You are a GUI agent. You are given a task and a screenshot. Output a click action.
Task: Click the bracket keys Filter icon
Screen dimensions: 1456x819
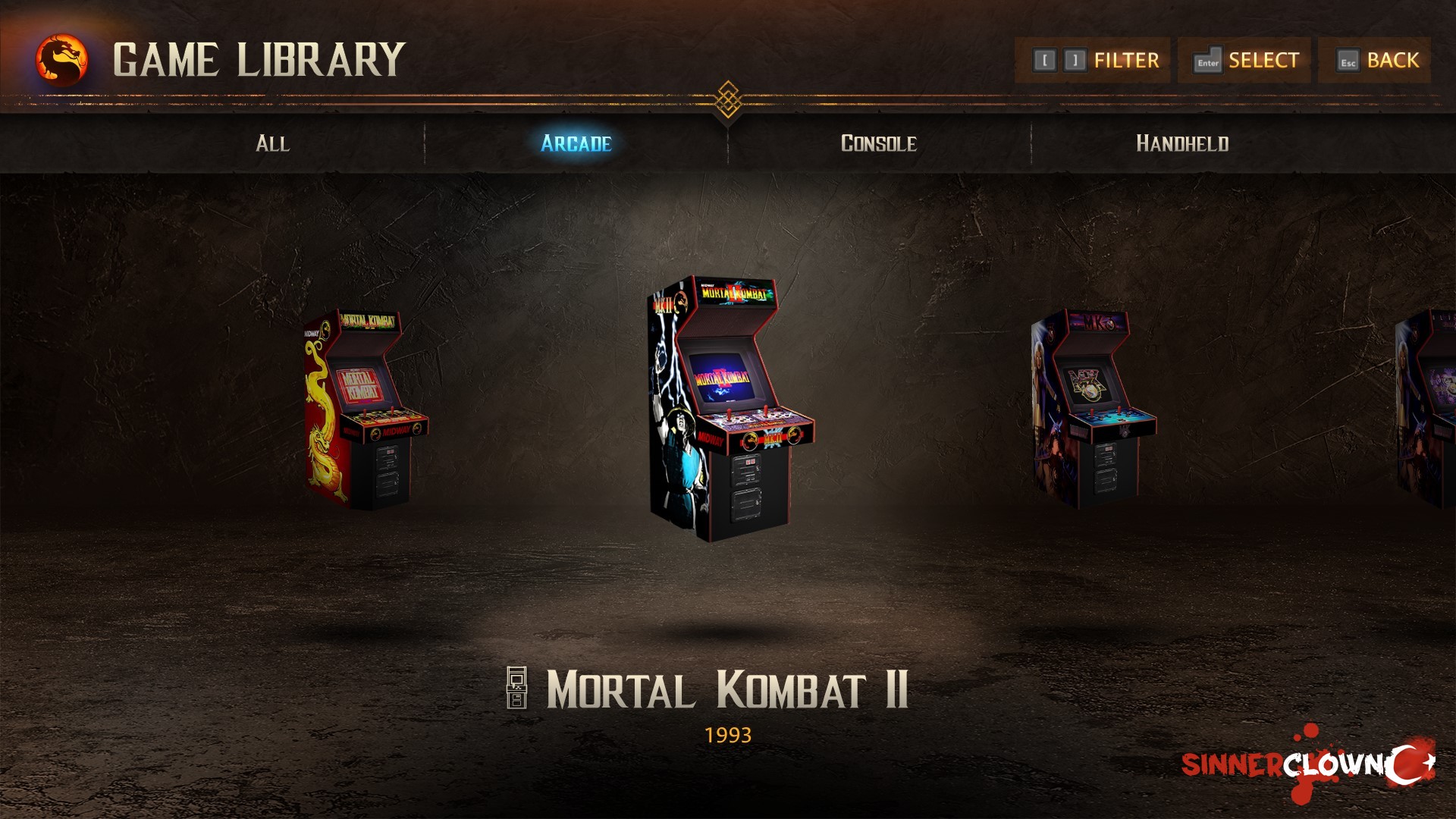click(1060, 59)
